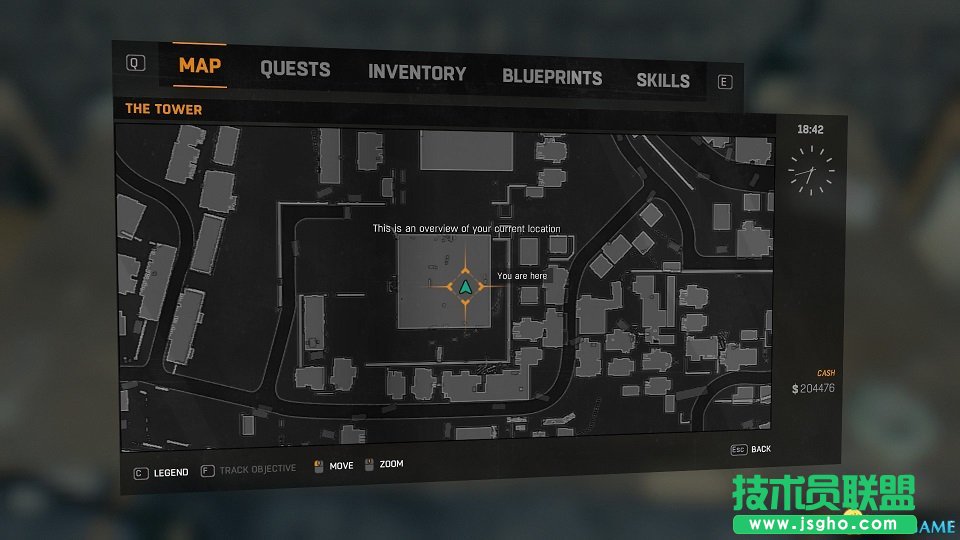Viewport: 960px width, 540px height.
Task: Switch to the Inventory tab
Action: [x=417, y=73]
